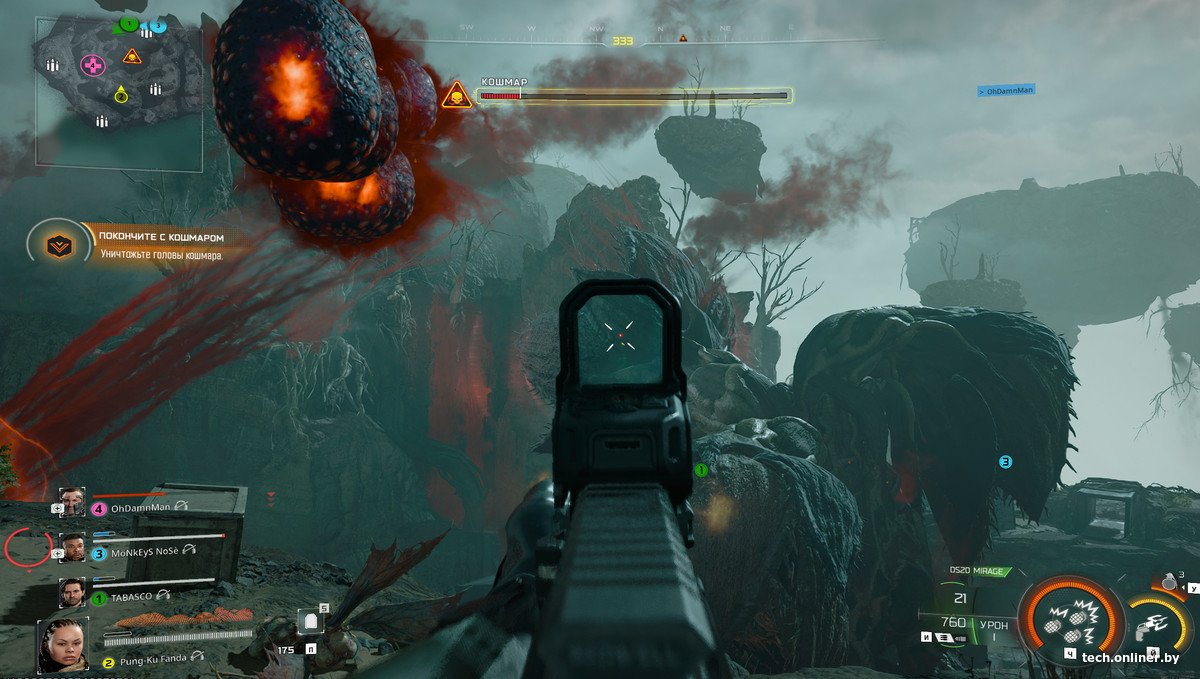Select the orange skull boss marker on minimap
The width and height of the screenshot is (1200, 679).
tap(132, 56)
